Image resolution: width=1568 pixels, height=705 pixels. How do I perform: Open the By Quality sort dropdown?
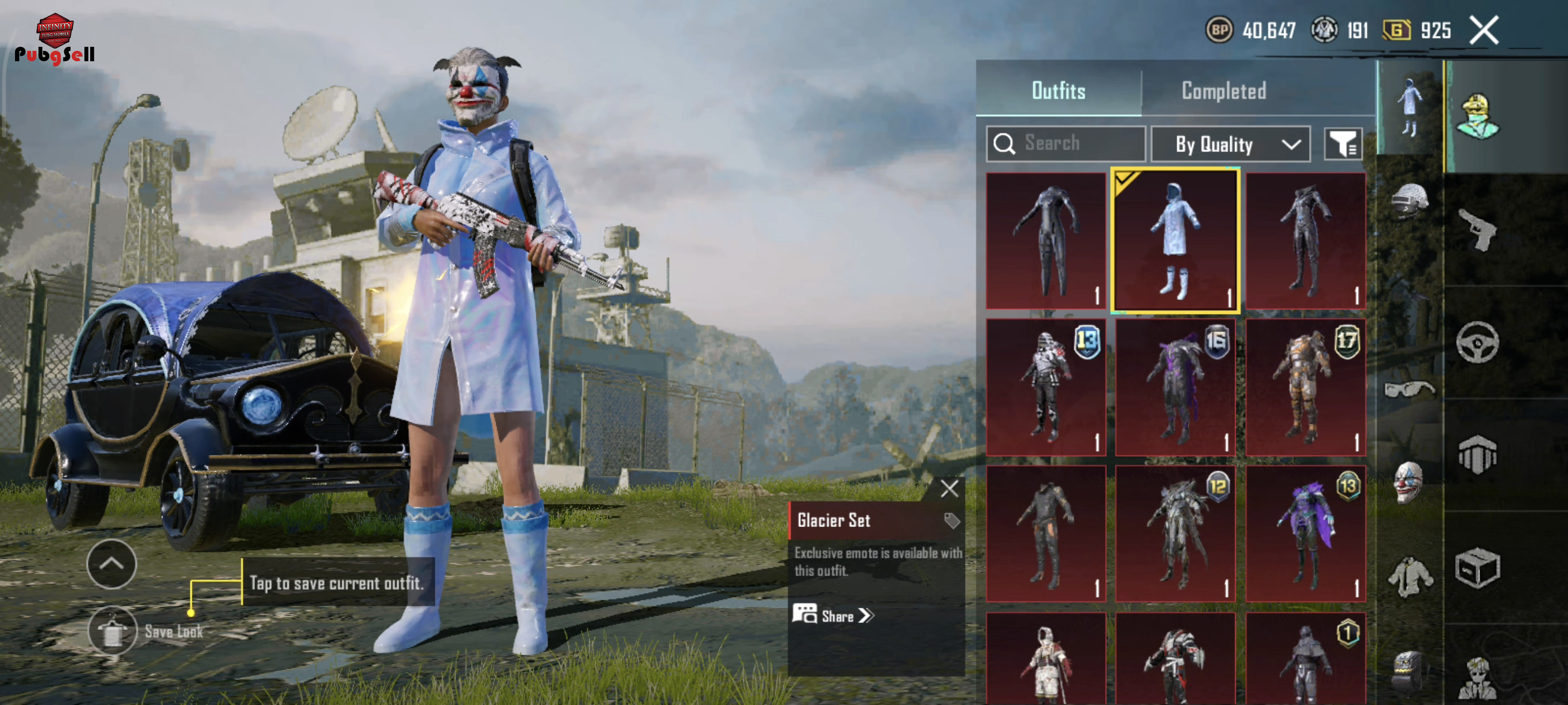coord(1230,144)
